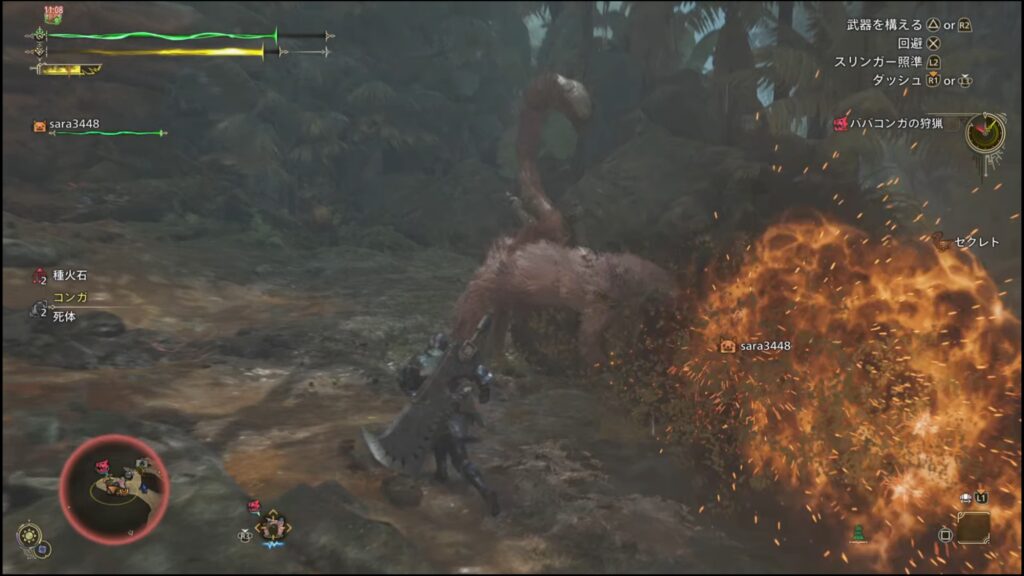Click the quest timer clock dial
The image size is (1024, 576).
985,133
